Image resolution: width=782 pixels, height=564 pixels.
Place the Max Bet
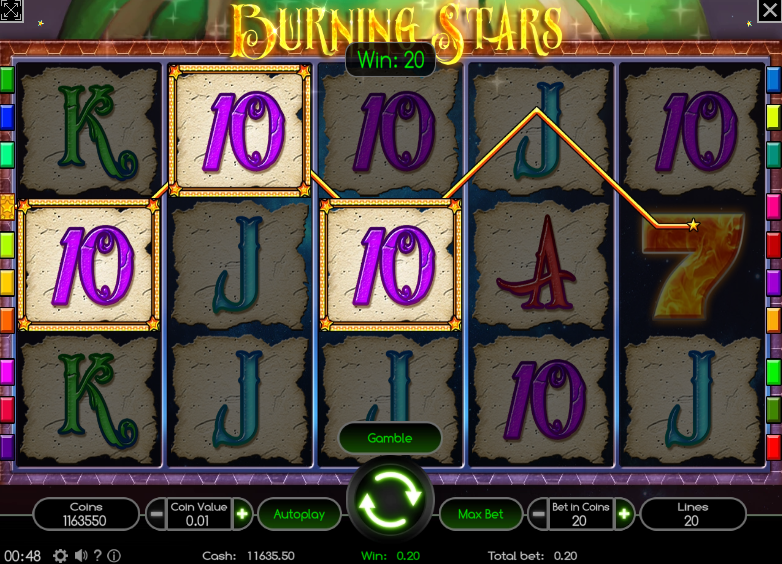point(480,514)
